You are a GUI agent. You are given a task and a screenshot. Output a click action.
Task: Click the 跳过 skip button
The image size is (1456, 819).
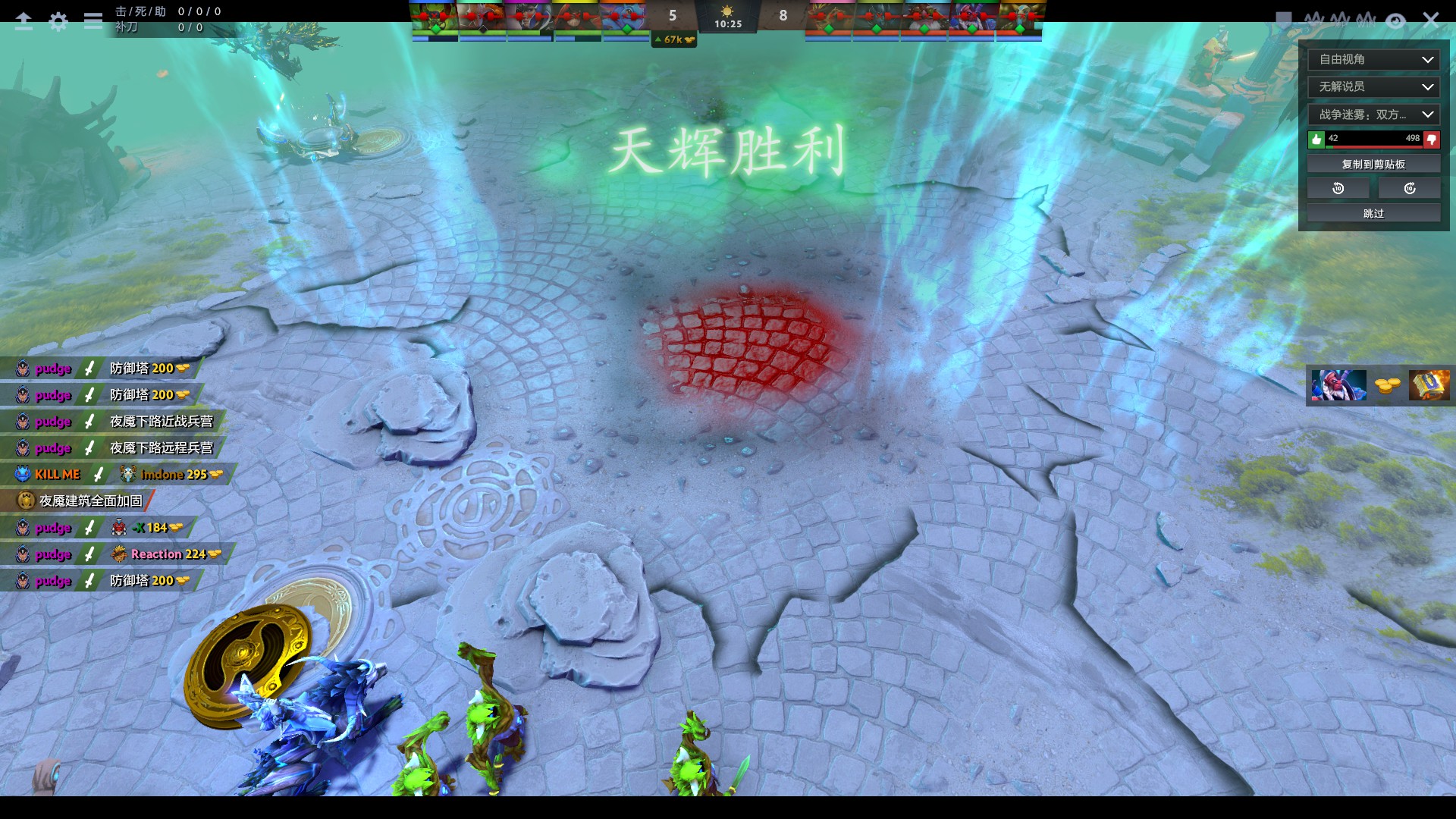[x=1373, y=213]
